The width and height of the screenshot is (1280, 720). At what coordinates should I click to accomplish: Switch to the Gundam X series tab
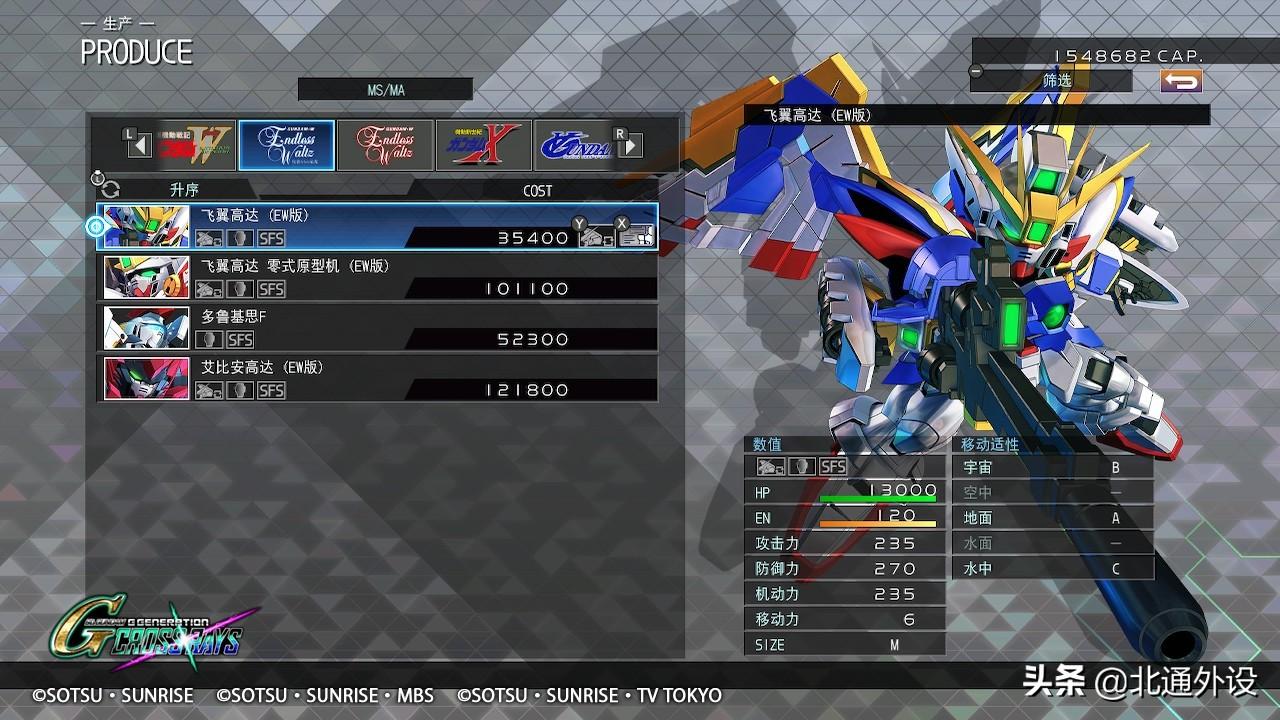point(483,146)
